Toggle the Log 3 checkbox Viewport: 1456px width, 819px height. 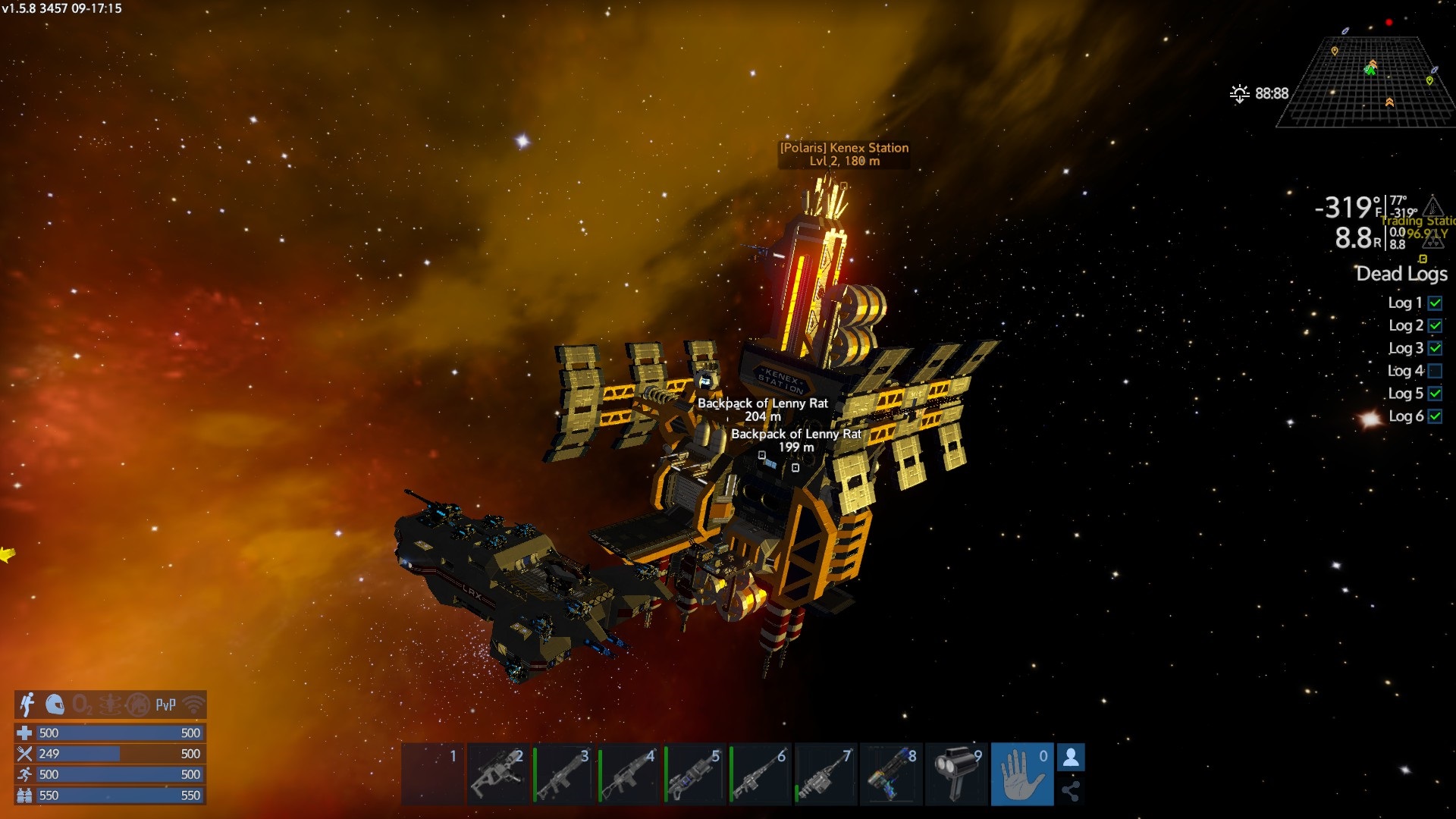pyautogui.click(x=1435, y=348)
